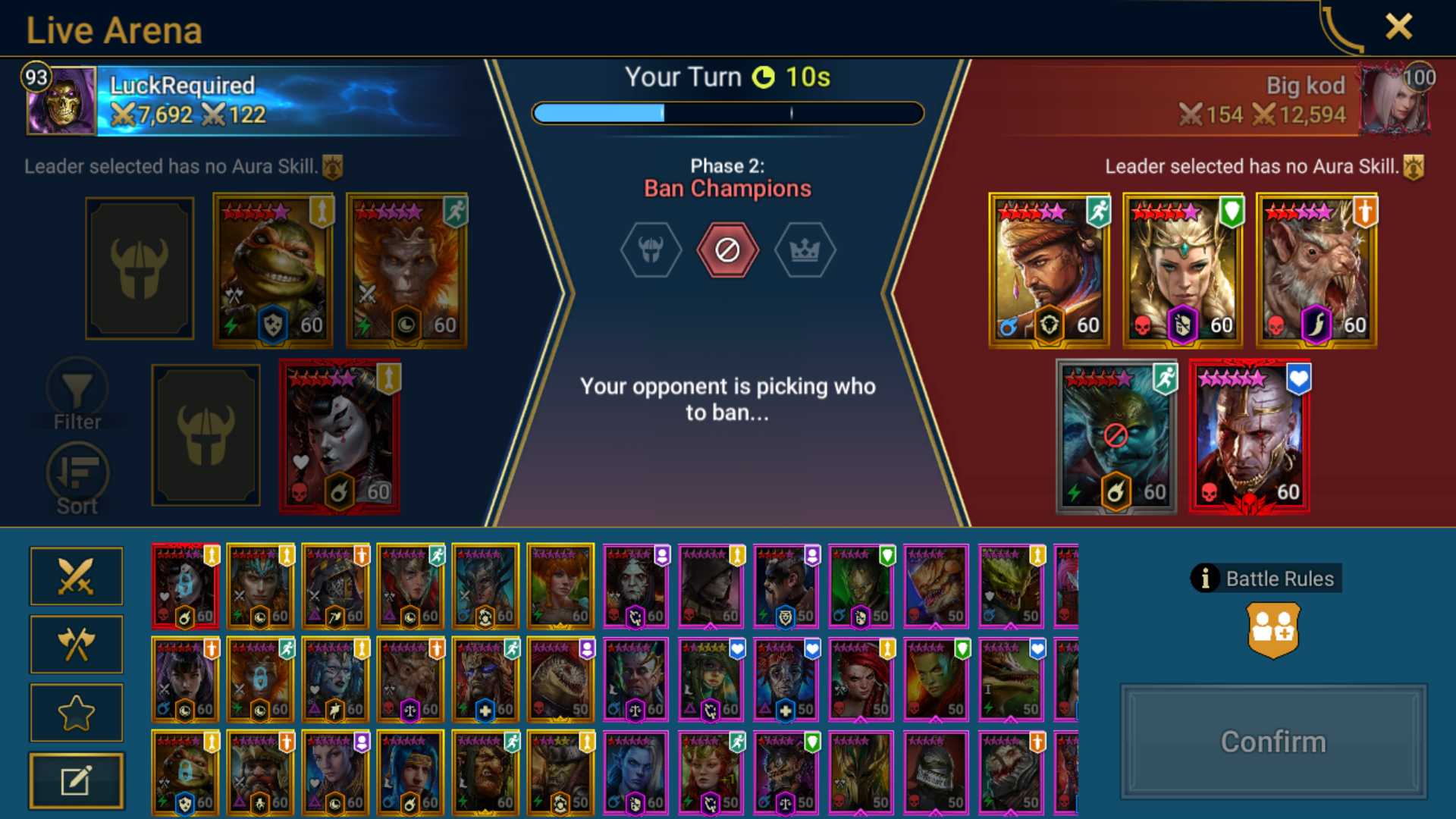Select the crossed swords tab
The width and height of the screenshot is (1456, 819).
76,576
